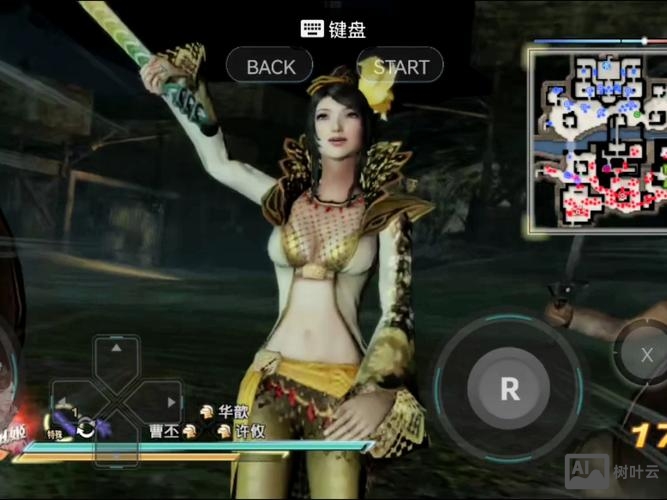Tap the on-screen X button
The image size is (667, 500).
click(646, 355)
